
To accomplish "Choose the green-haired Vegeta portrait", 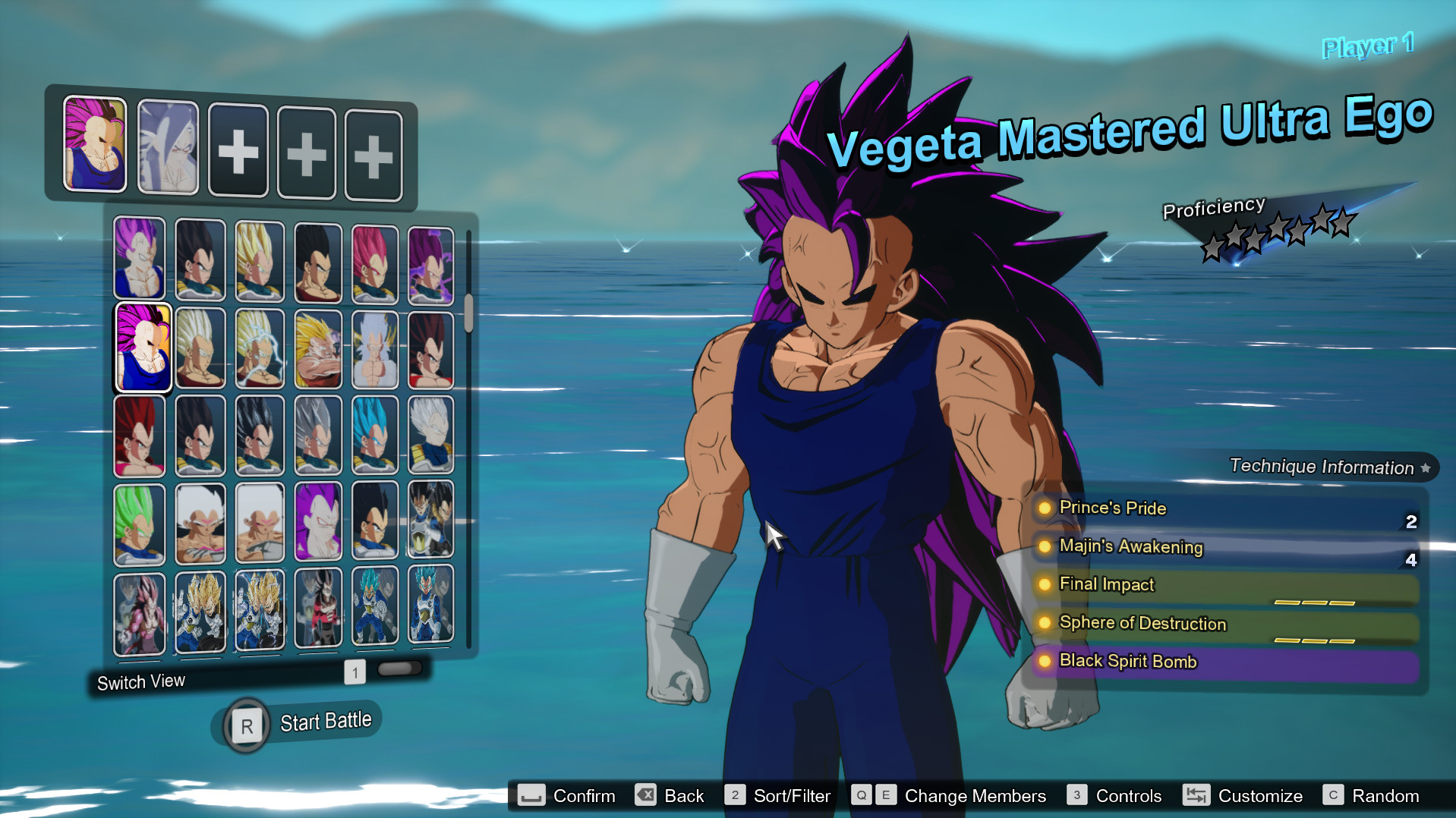I will click(x=140, y=524).
